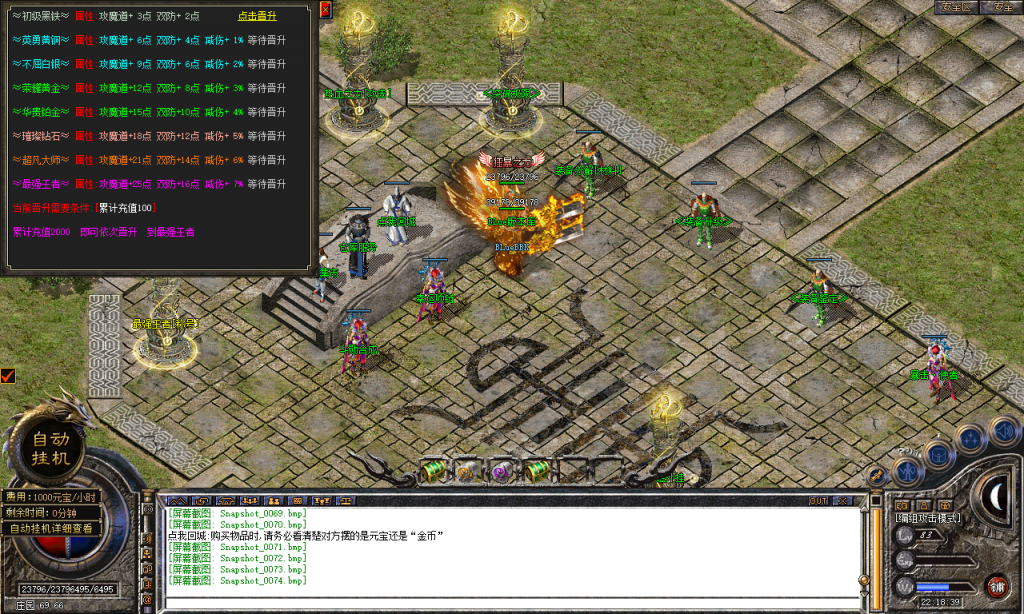Toggle sound with the speaker round button
This screenshot has width=1024, height=614.
[x=1003, y=431]
